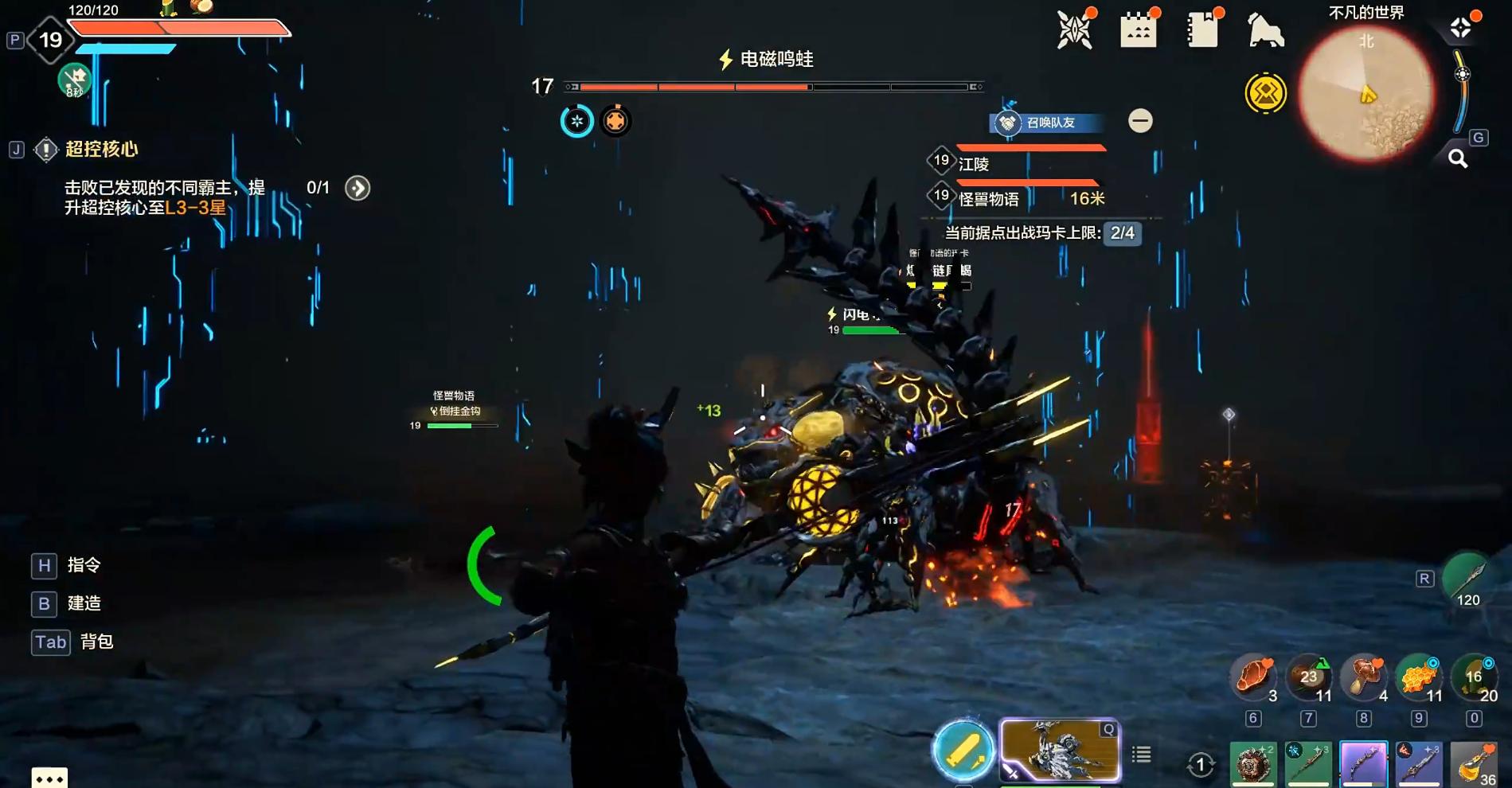The height and width of the screenshot is (788, 1512).
Task: Expand the 超控核心 quest arrow
Action: pos(357,188)
